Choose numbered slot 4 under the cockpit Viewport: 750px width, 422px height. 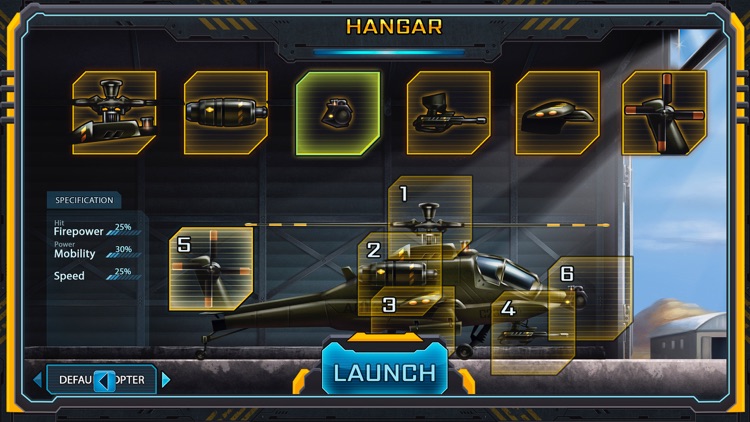point(532,334)
